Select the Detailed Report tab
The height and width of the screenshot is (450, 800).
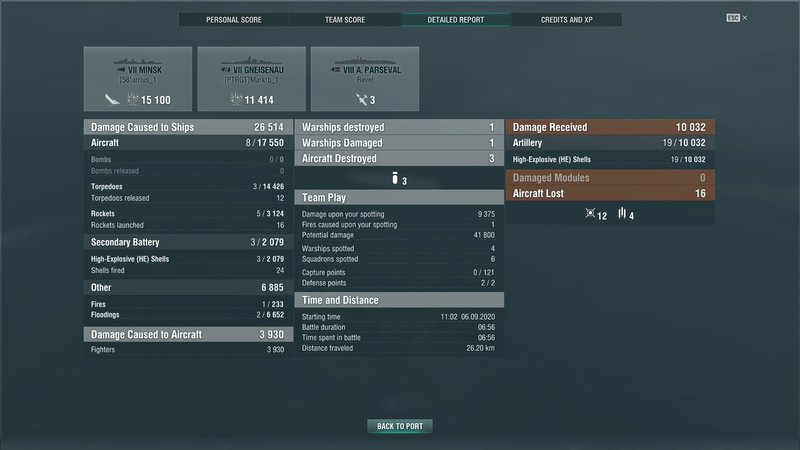455,20
